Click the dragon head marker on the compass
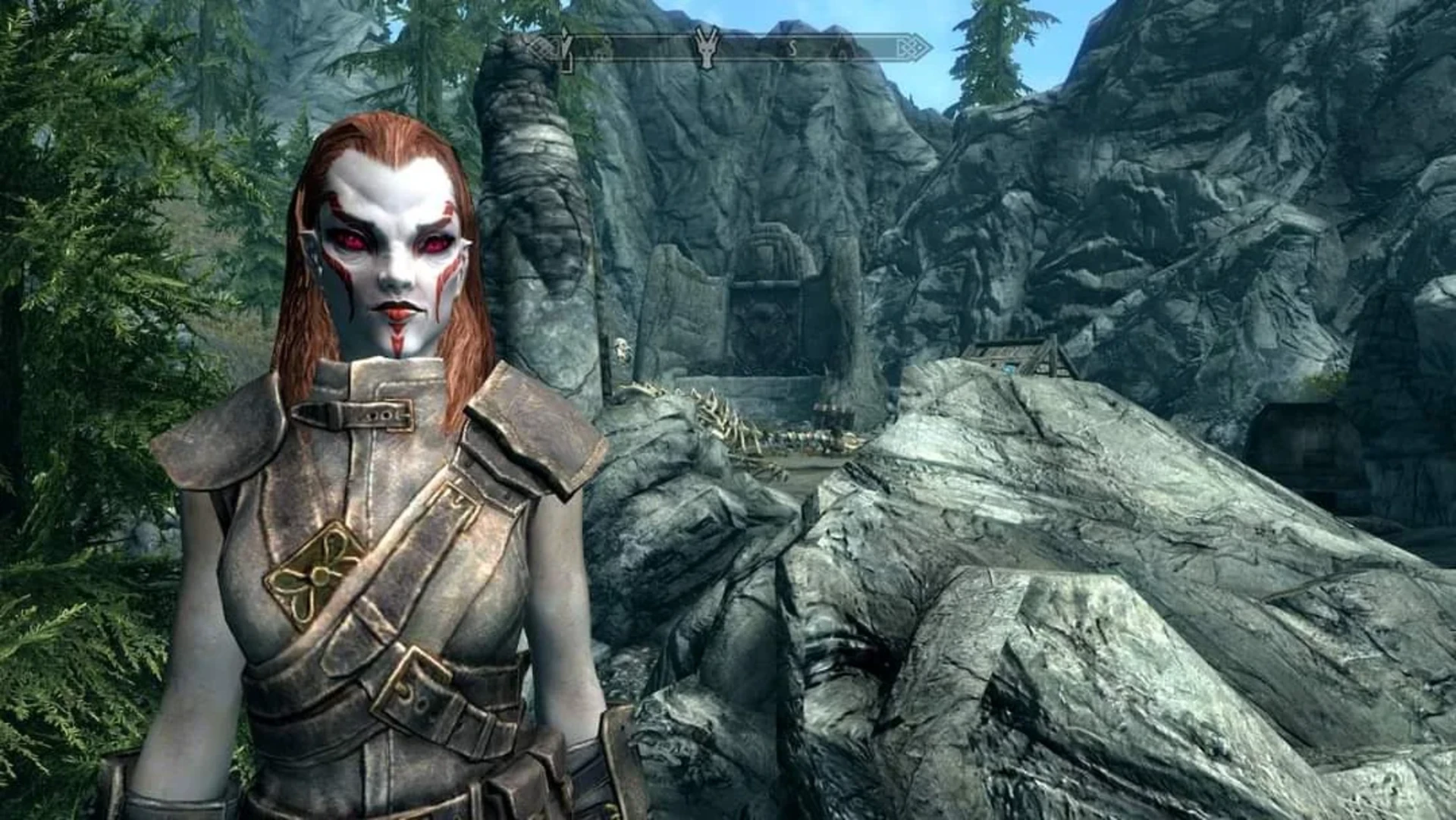This screenshot has height=820, width=1456. [x=707, y=47]
